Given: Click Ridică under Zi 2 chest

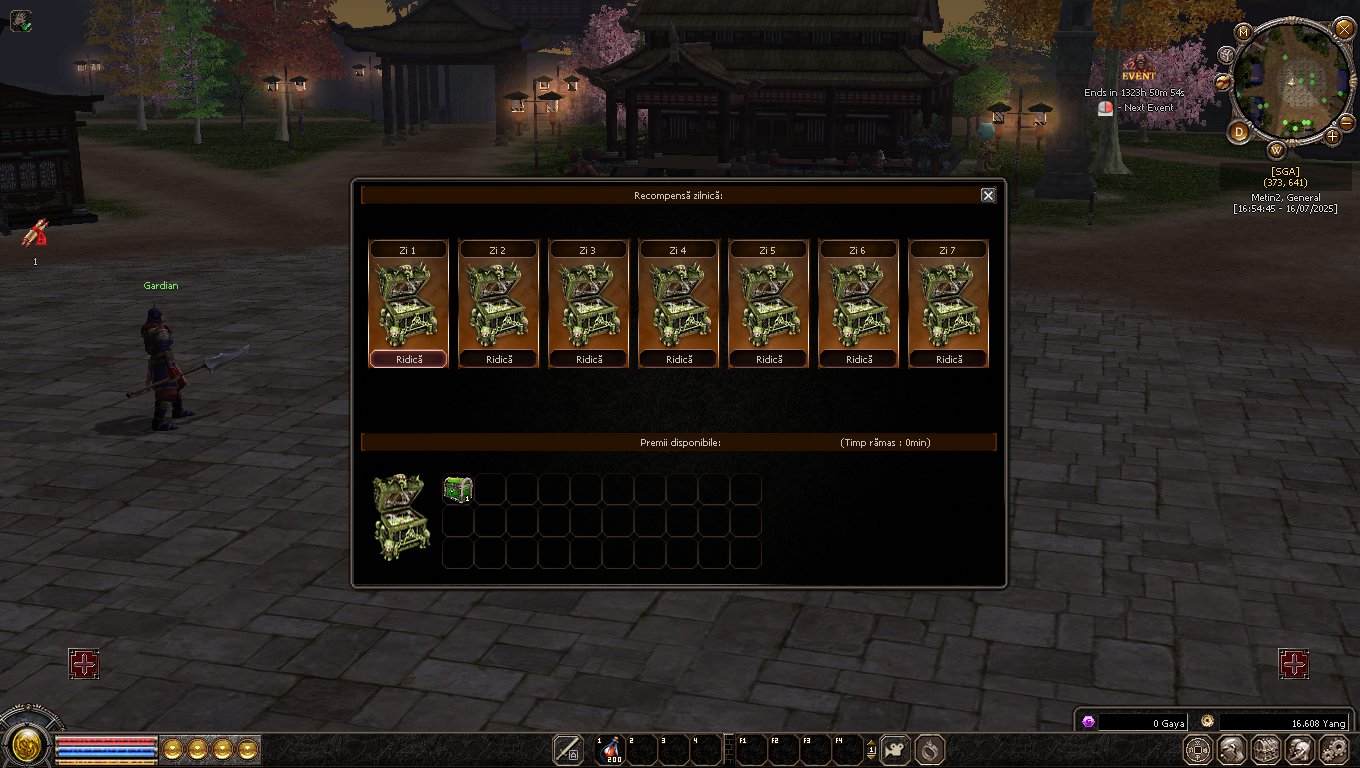Looking at the screenshot, I should pyautogui.click(x=498, y=359).
